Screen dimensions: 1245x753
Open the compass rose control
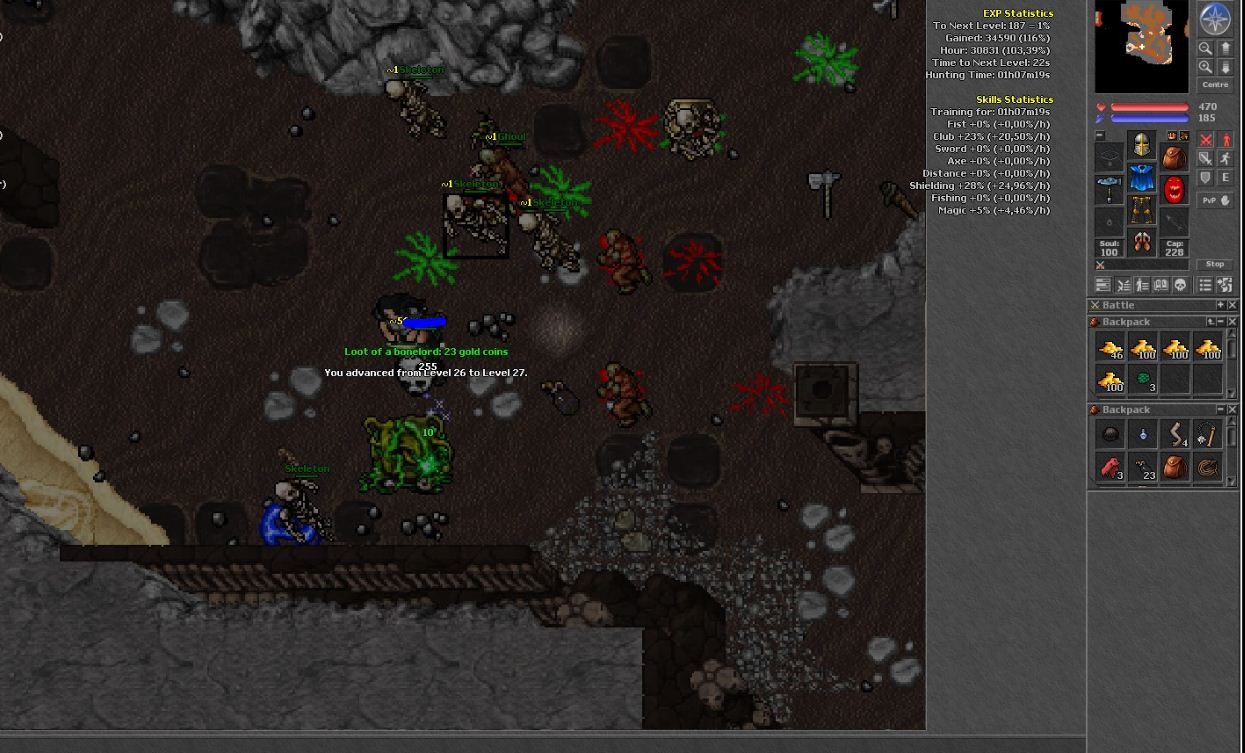point(1215,19)
